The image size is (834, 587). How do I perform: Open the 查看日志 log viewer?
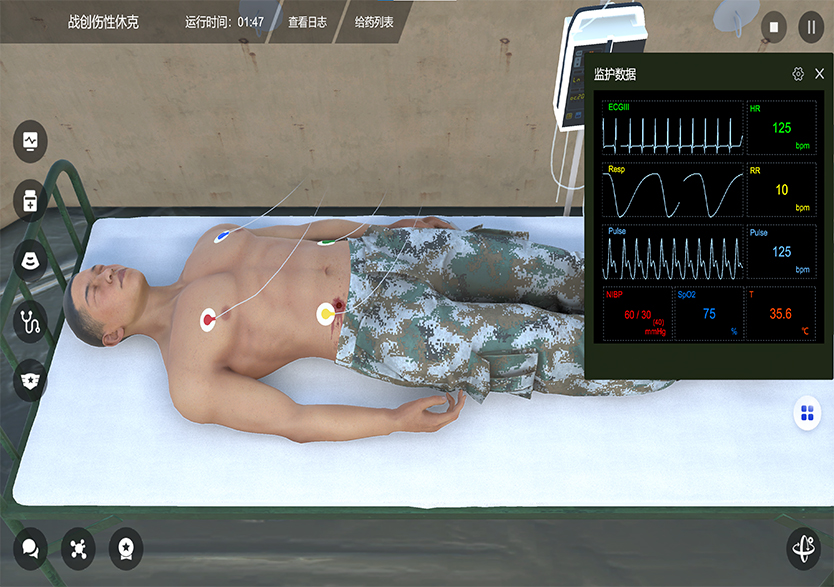point(307,21)
